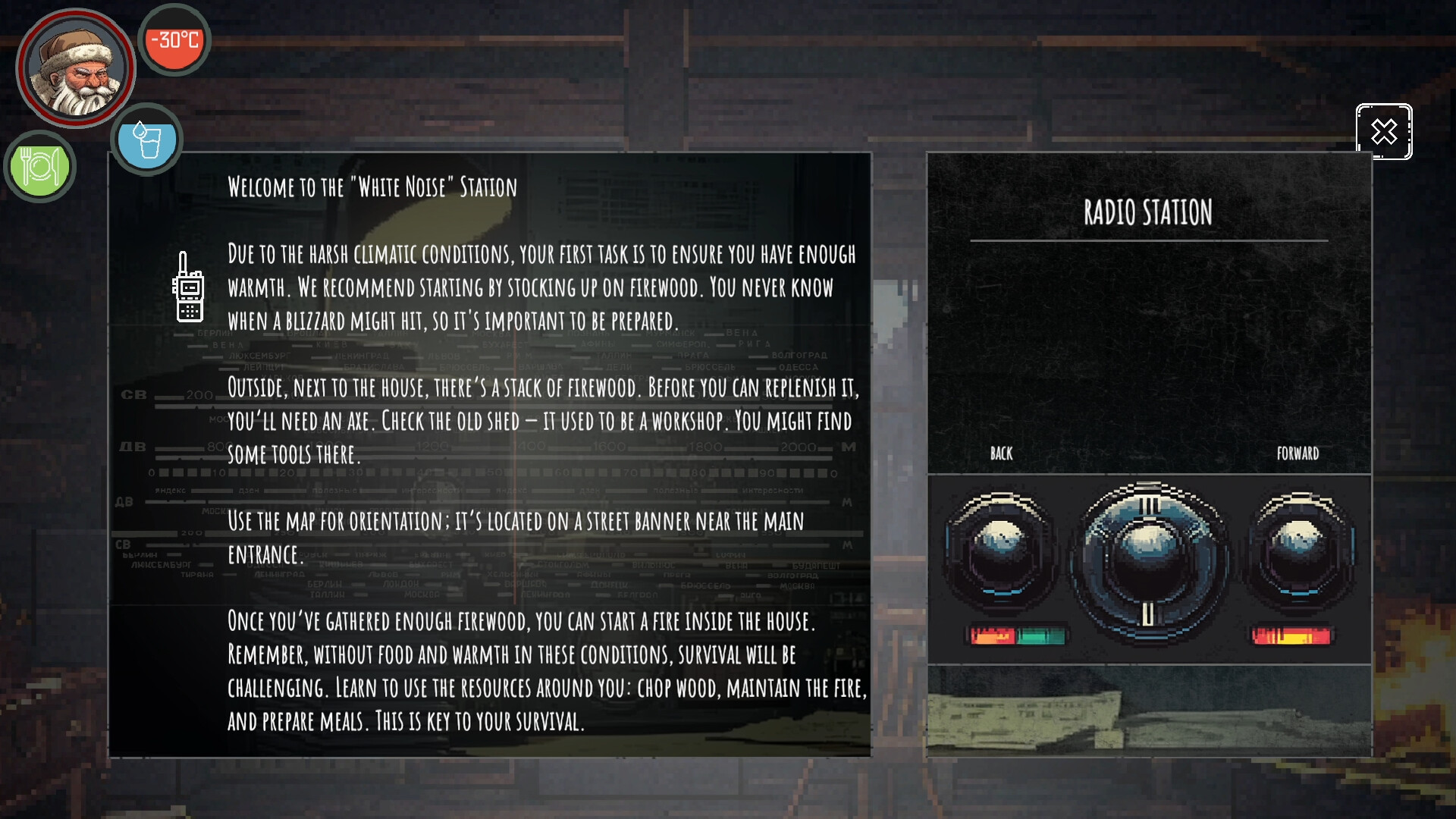The image size is (1456, 819).
Task: Close the radio station window
Action: (x=1383, y=133)
